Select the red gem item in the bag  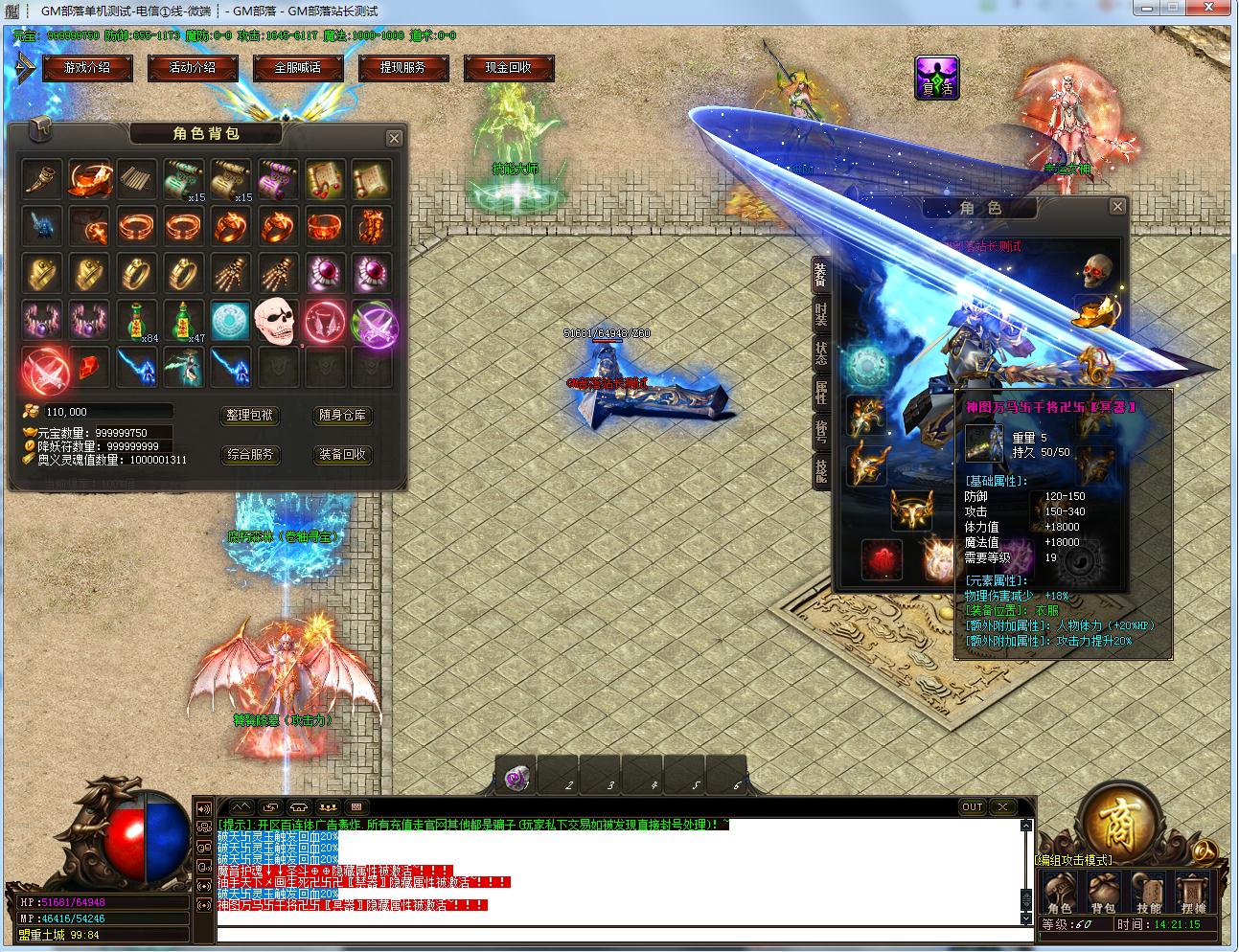[x=88, y=368]
